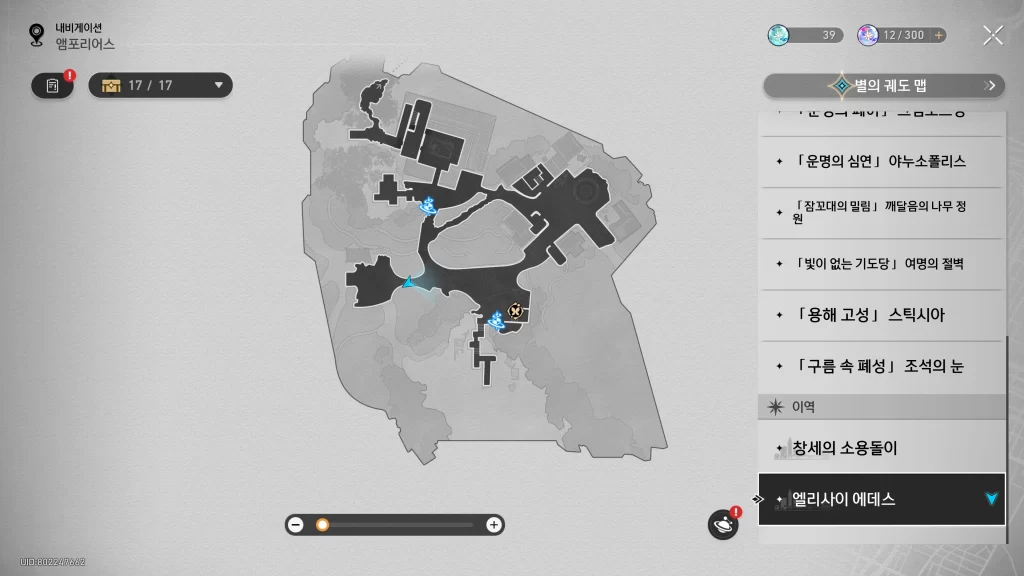Viewport: 1024px width, 576px height.
Task: Zoom out the map with minus button
Action: point(296,524)
